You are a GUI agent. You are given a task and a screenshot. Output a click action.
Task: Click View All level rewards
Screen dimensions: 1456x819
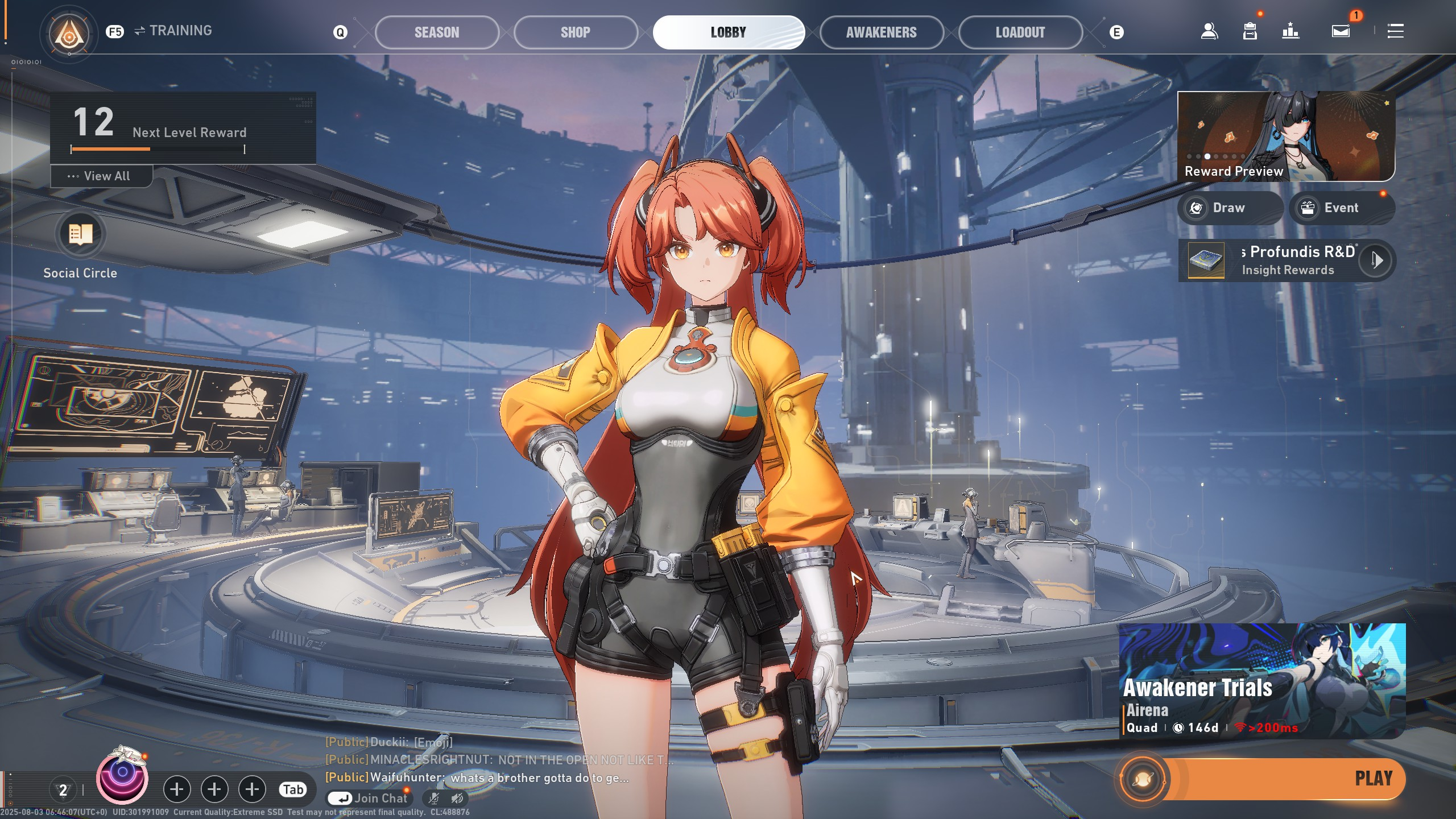(x=101, y=176)
